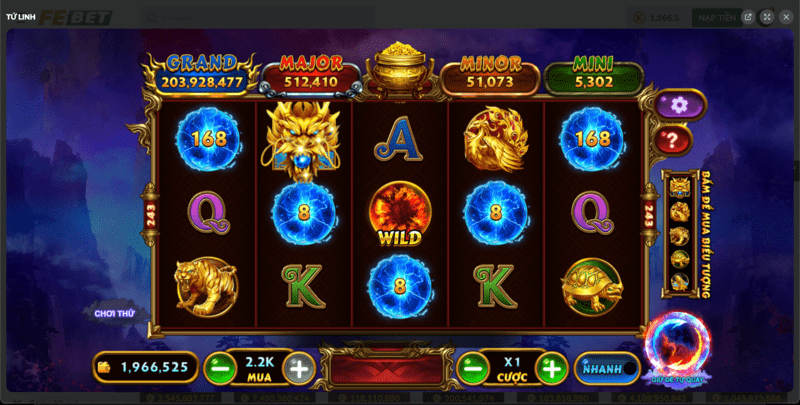Lower the CƯỢC bet multiplier

pos(472,368)
